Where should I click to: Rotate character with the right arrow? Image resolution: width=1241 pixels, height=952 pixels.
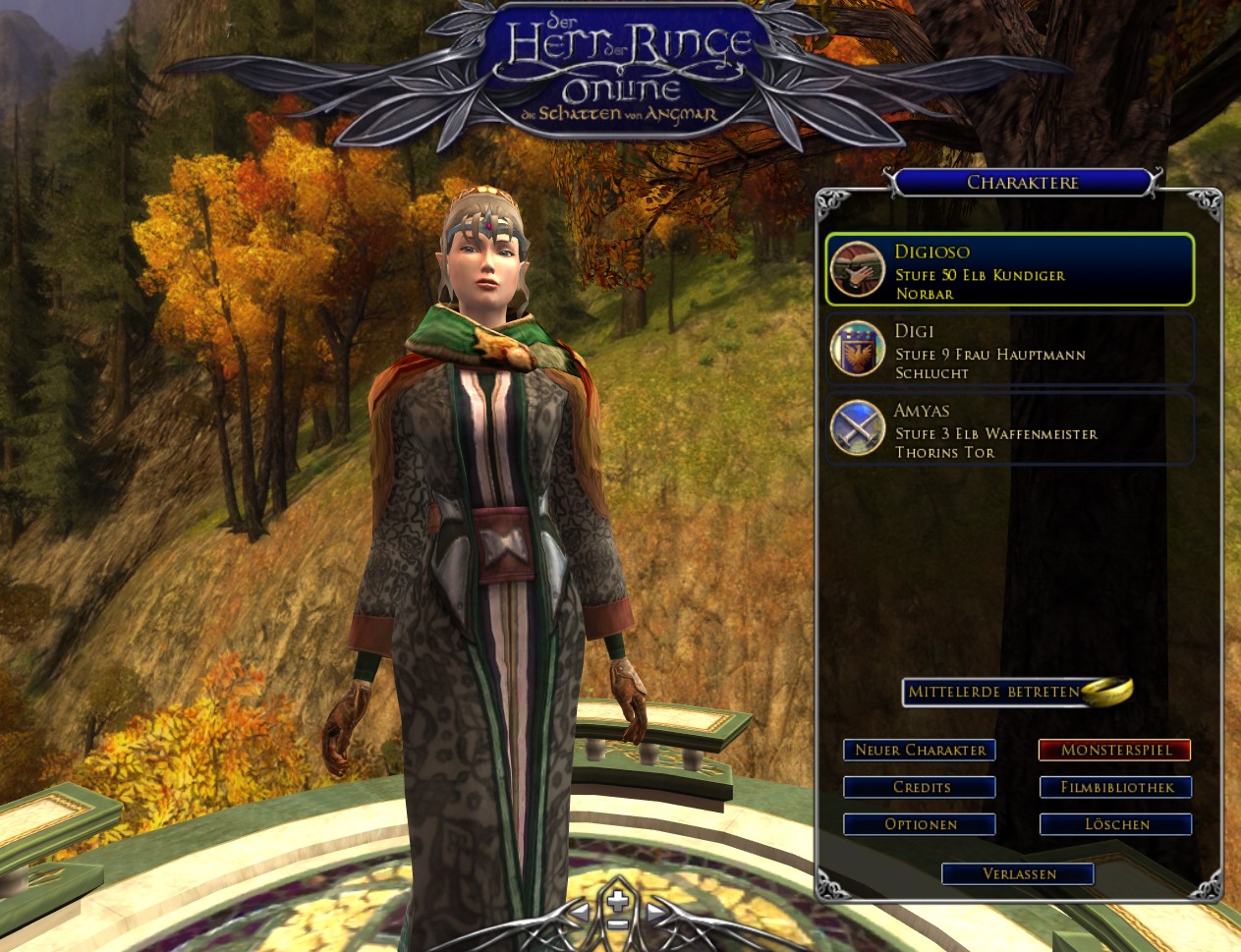point(653,913)
